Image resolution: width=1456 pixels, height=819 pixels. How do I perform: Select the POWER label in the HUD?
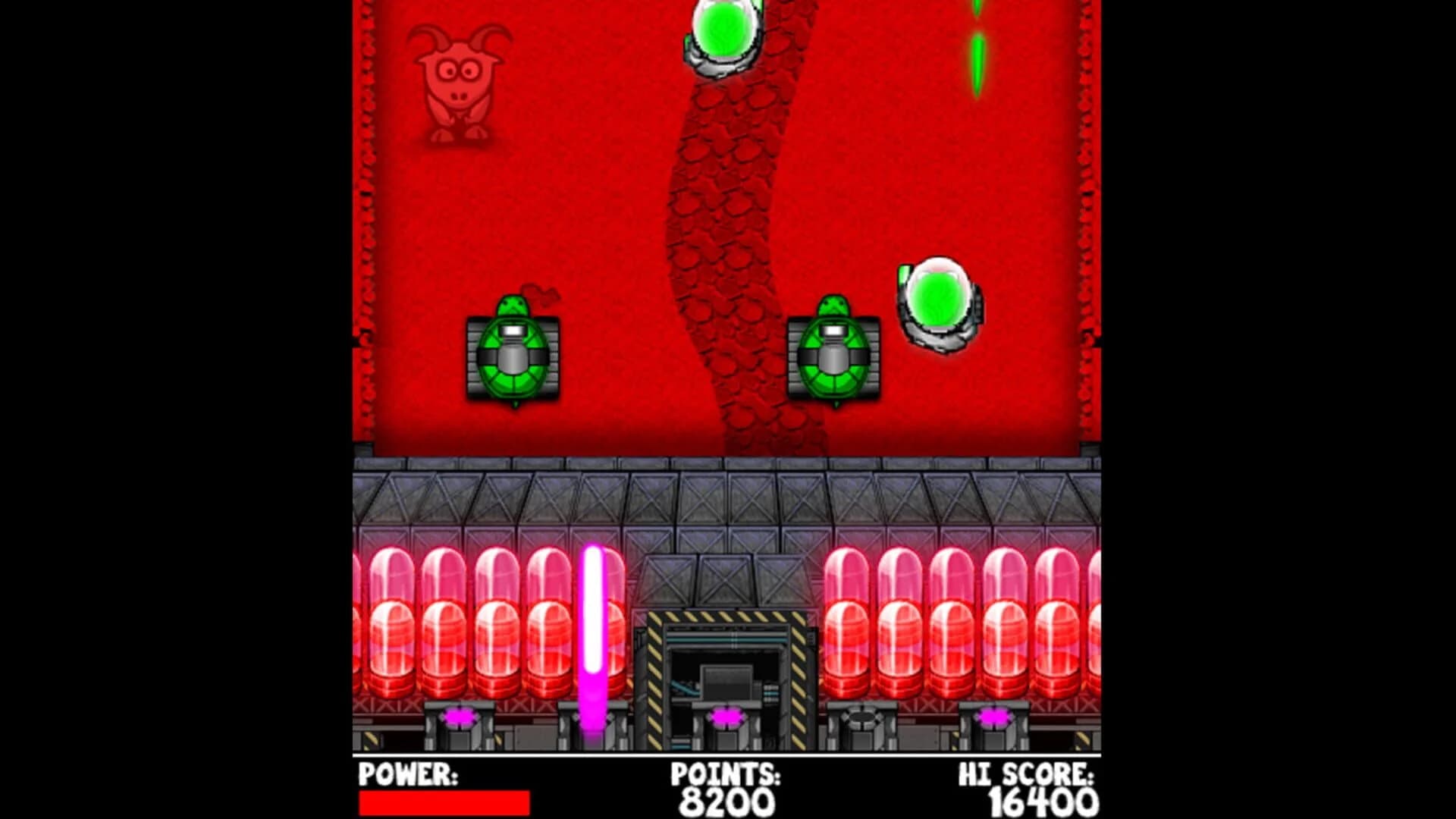[407, 775]
